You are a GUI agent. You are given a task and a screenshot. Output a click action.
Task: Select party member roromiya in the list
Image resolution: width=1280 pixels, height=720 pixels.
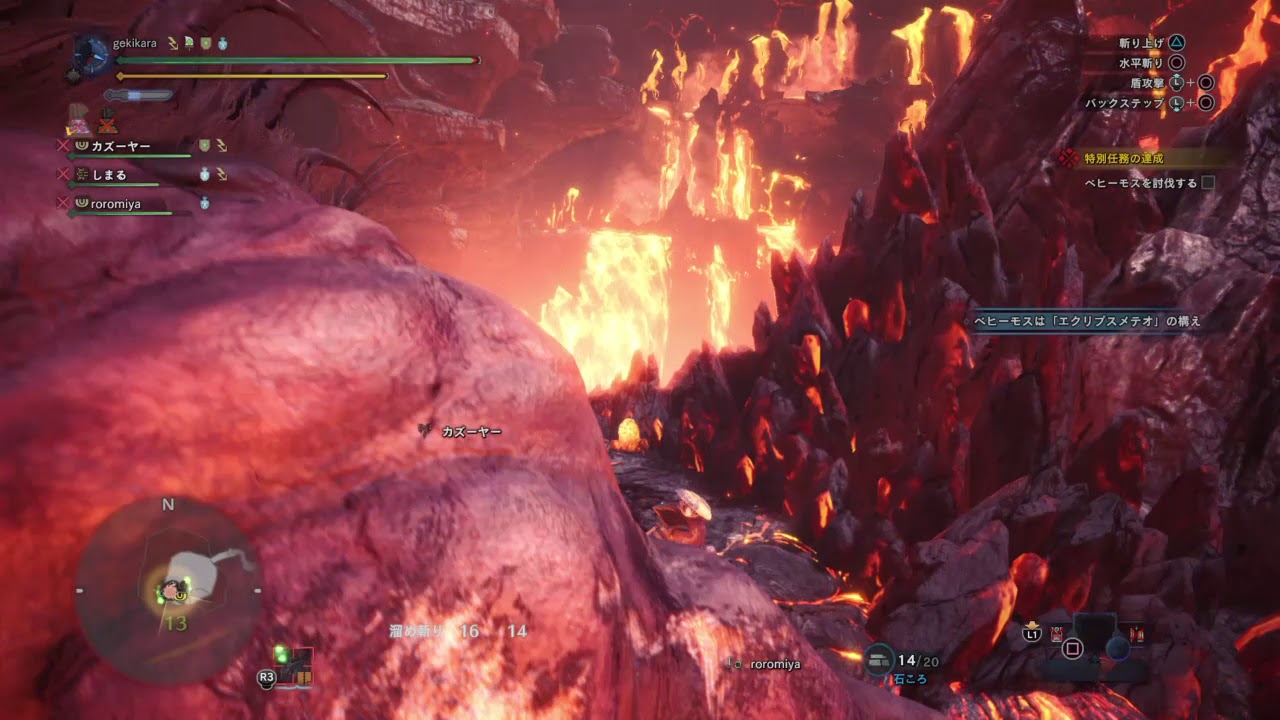click(x=116, y=204)
